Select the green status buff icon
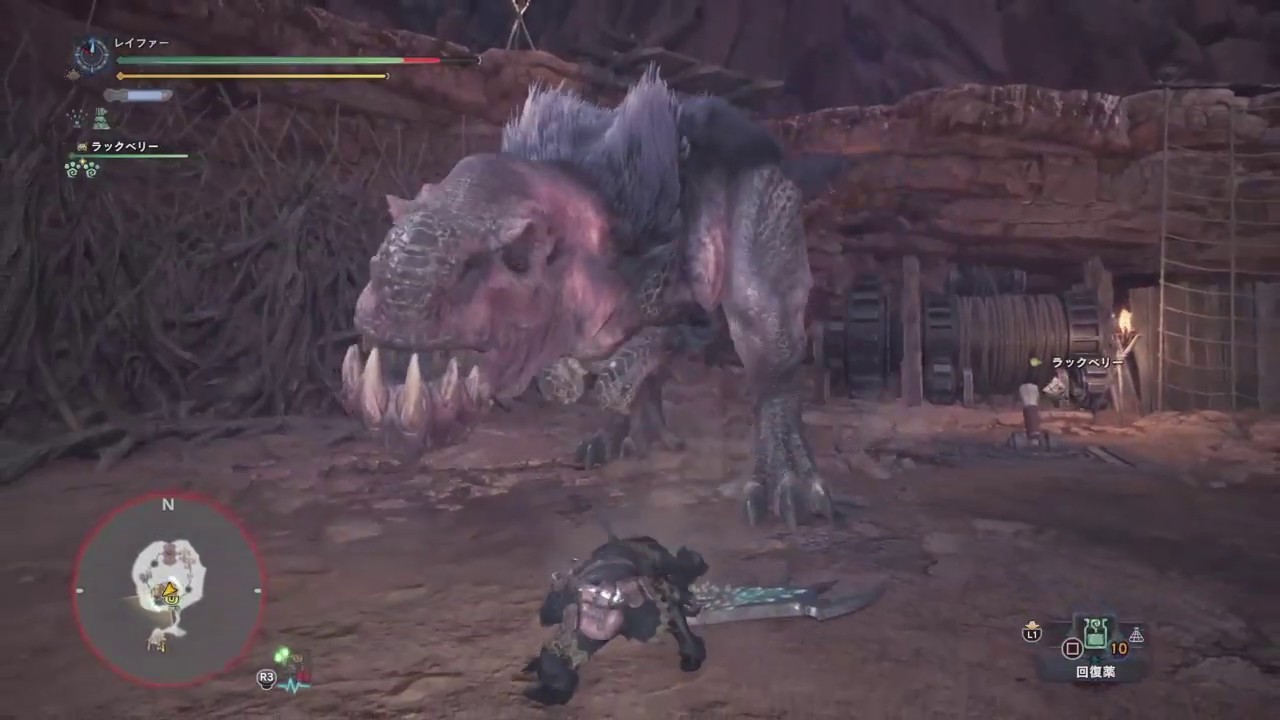The image size is (1280, 720). [101, 118]
